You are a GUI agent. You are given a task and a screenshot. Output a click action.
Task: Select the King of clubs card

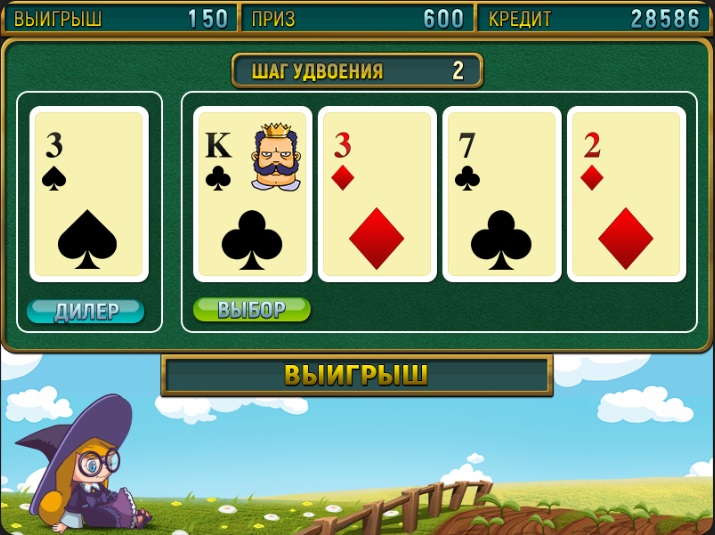[252, 194]
